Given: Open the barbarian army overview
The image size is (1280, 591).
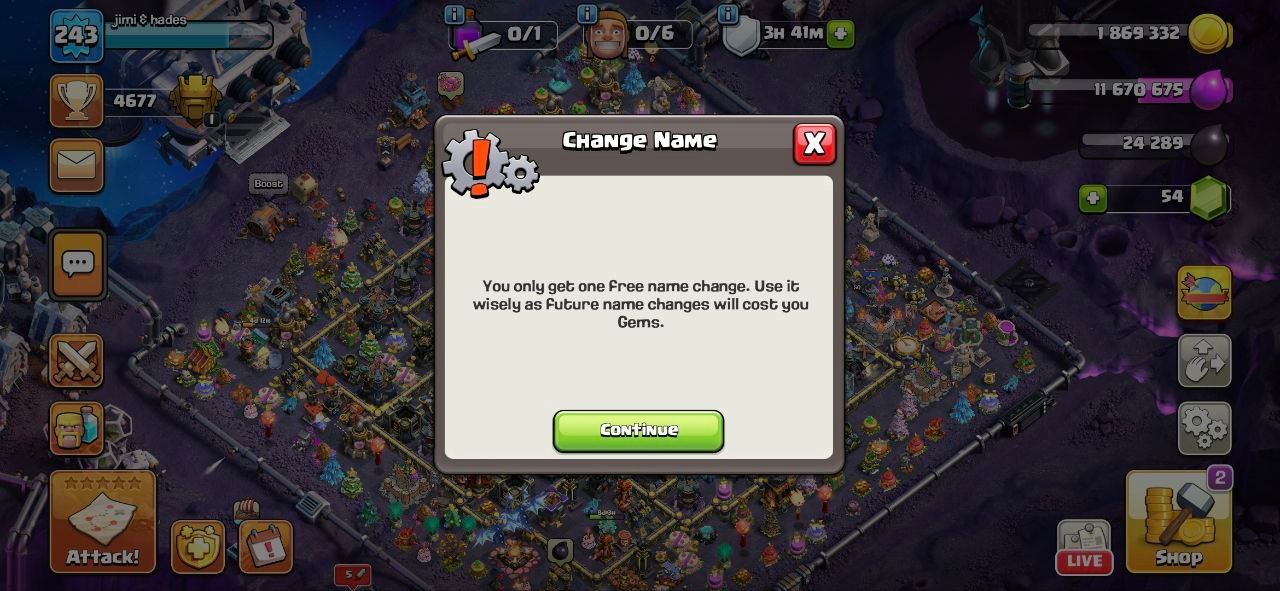Looking at the screenshot, I should pyautogui.click(x=77, y=429).
